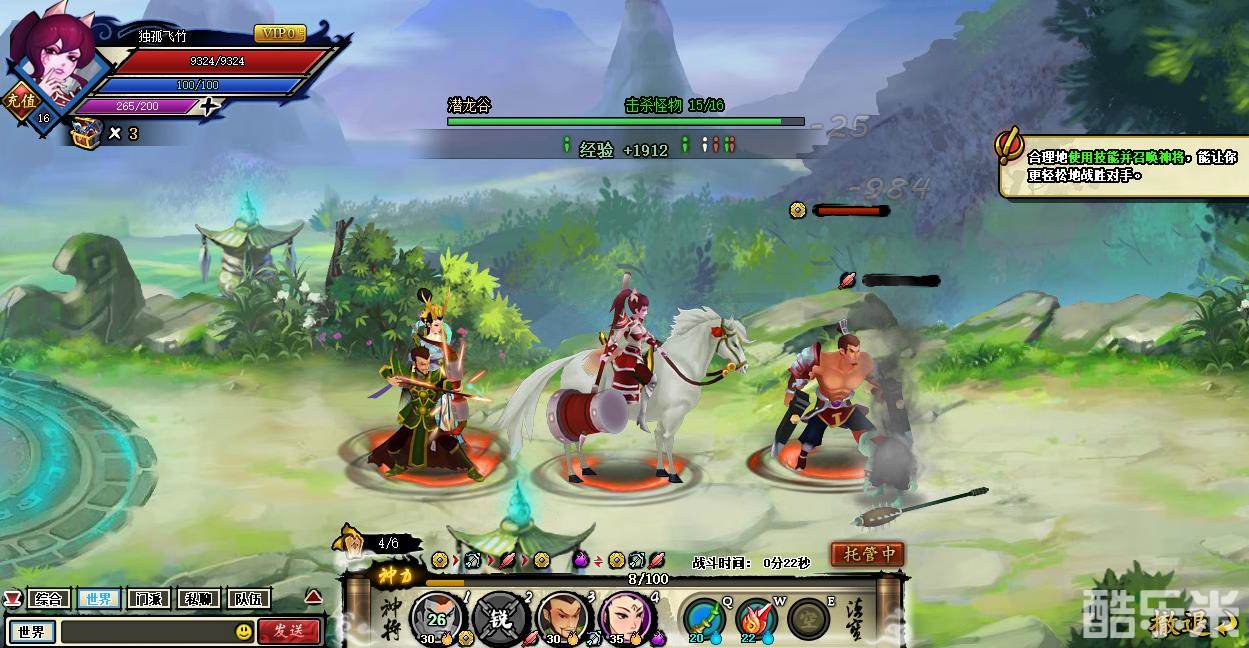Switch to the 队伍 chat tab

tap(248, 599)
